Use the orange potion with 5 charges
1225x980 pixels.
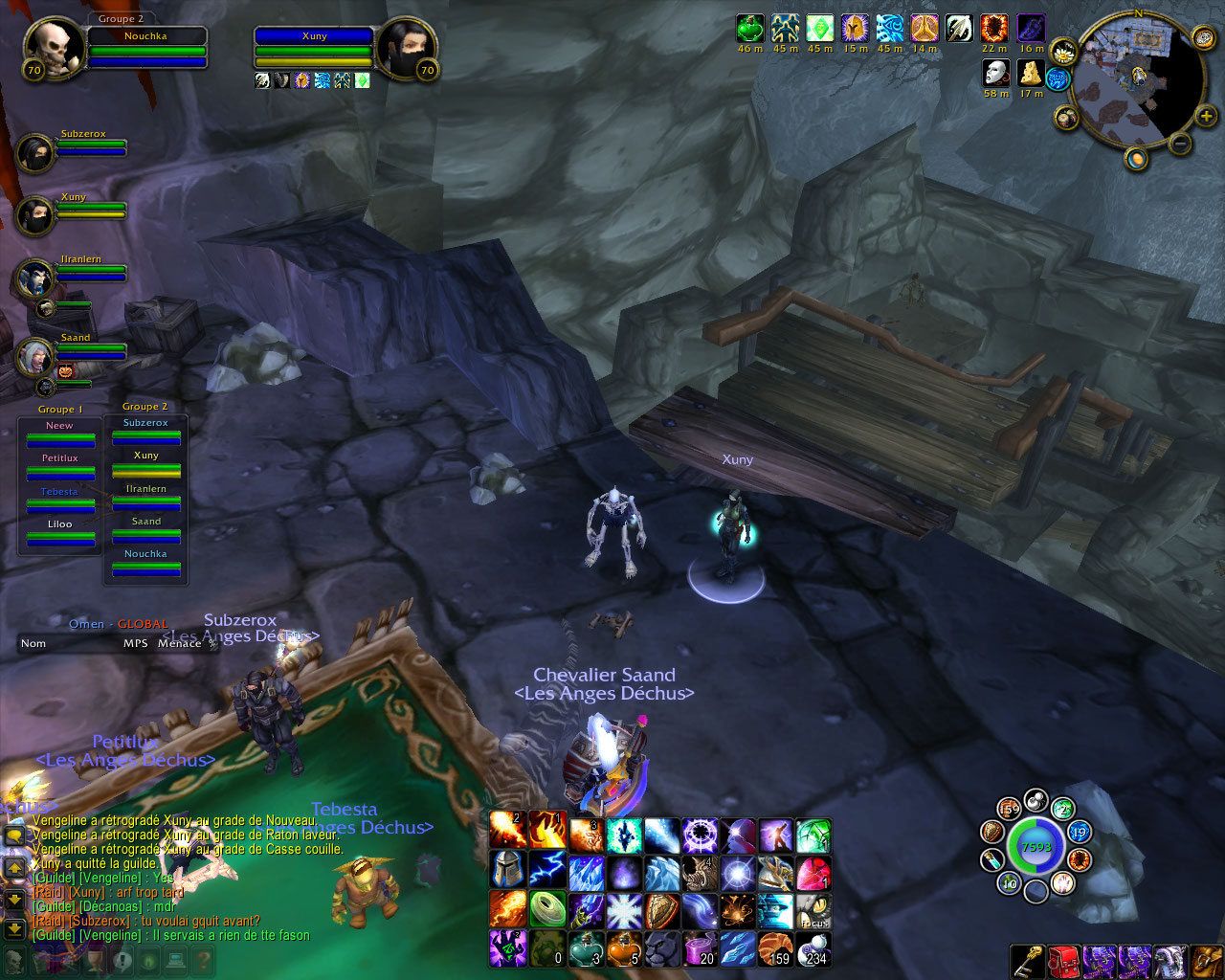623,948
